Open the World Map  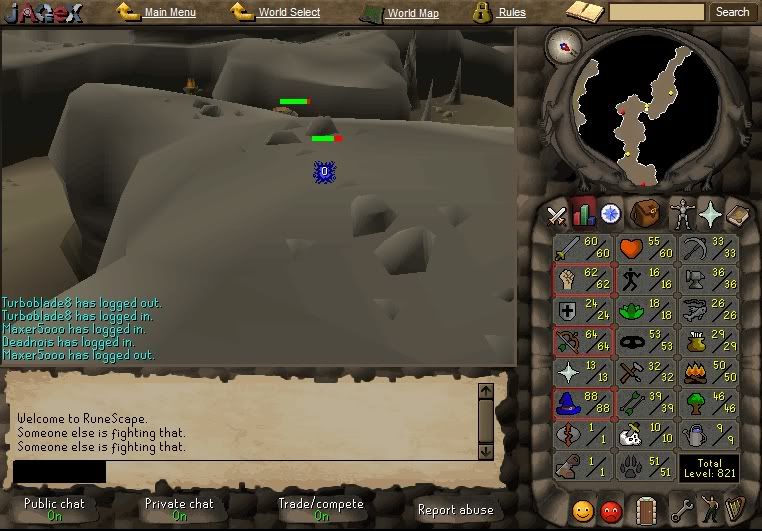click(x=412, y=13)
